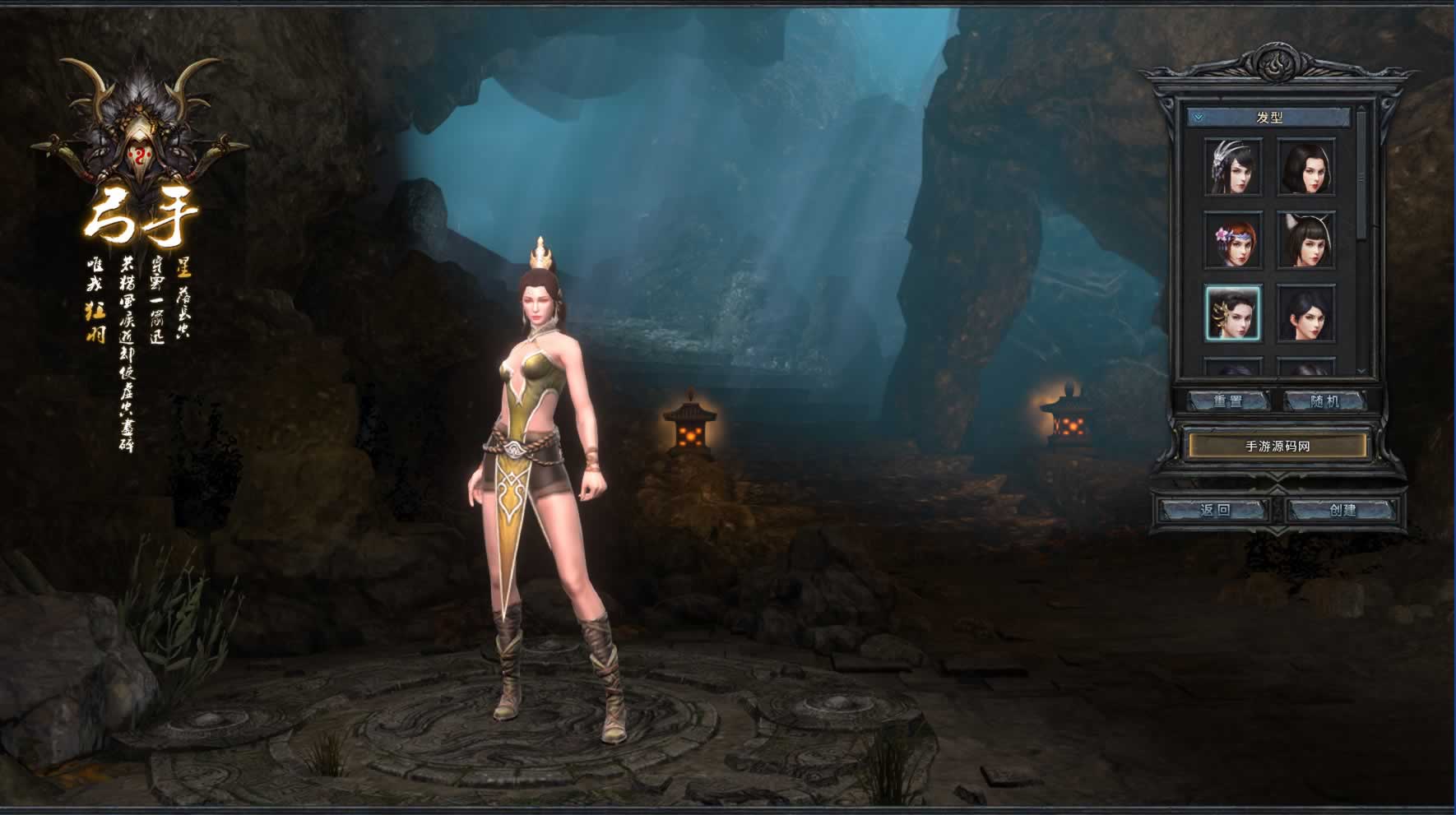
Task: Go back with the 返回 button
Action: (1214, 510)
